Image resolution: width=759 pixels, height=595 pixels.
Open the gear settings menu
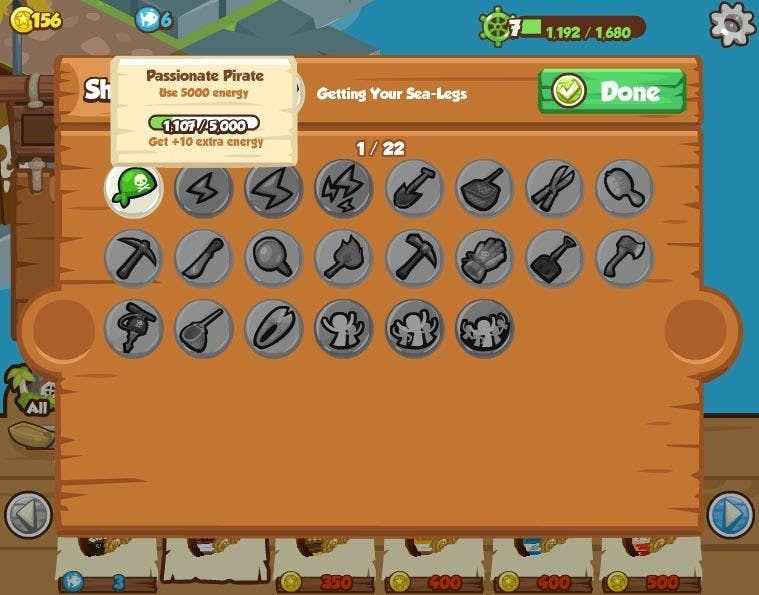(x=732, y=23)
